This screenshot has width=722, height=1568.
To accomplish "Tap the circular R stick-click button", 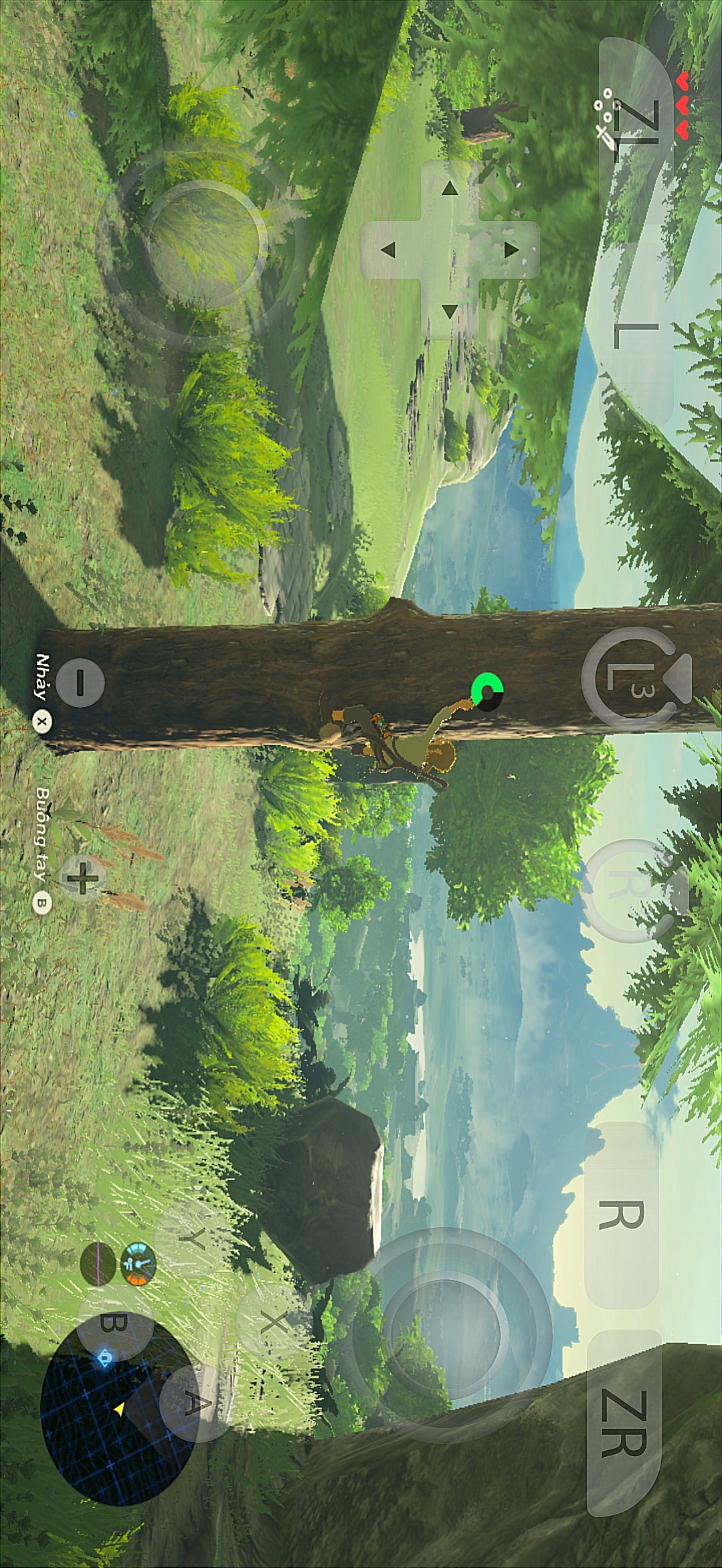I will (629, 889).
